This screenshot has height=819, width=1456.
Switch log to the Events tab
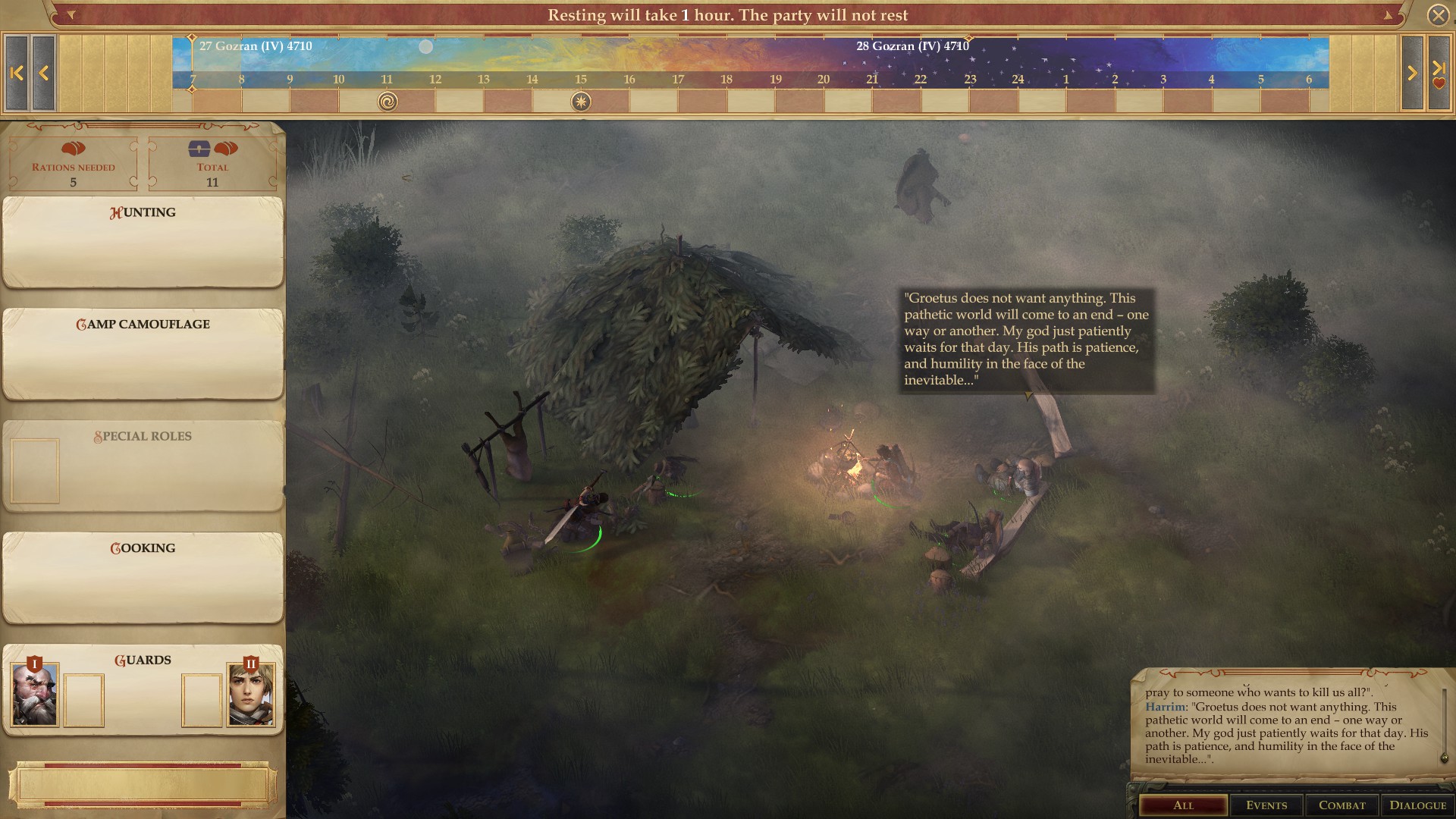coord(1266,805)
